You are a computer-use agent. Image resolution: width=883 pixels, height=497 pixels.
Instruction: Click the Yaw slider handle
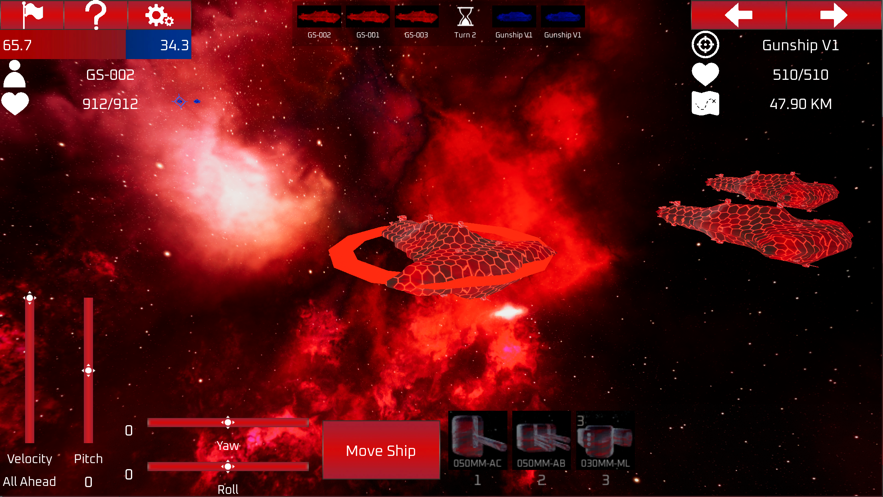pos(228,423)
